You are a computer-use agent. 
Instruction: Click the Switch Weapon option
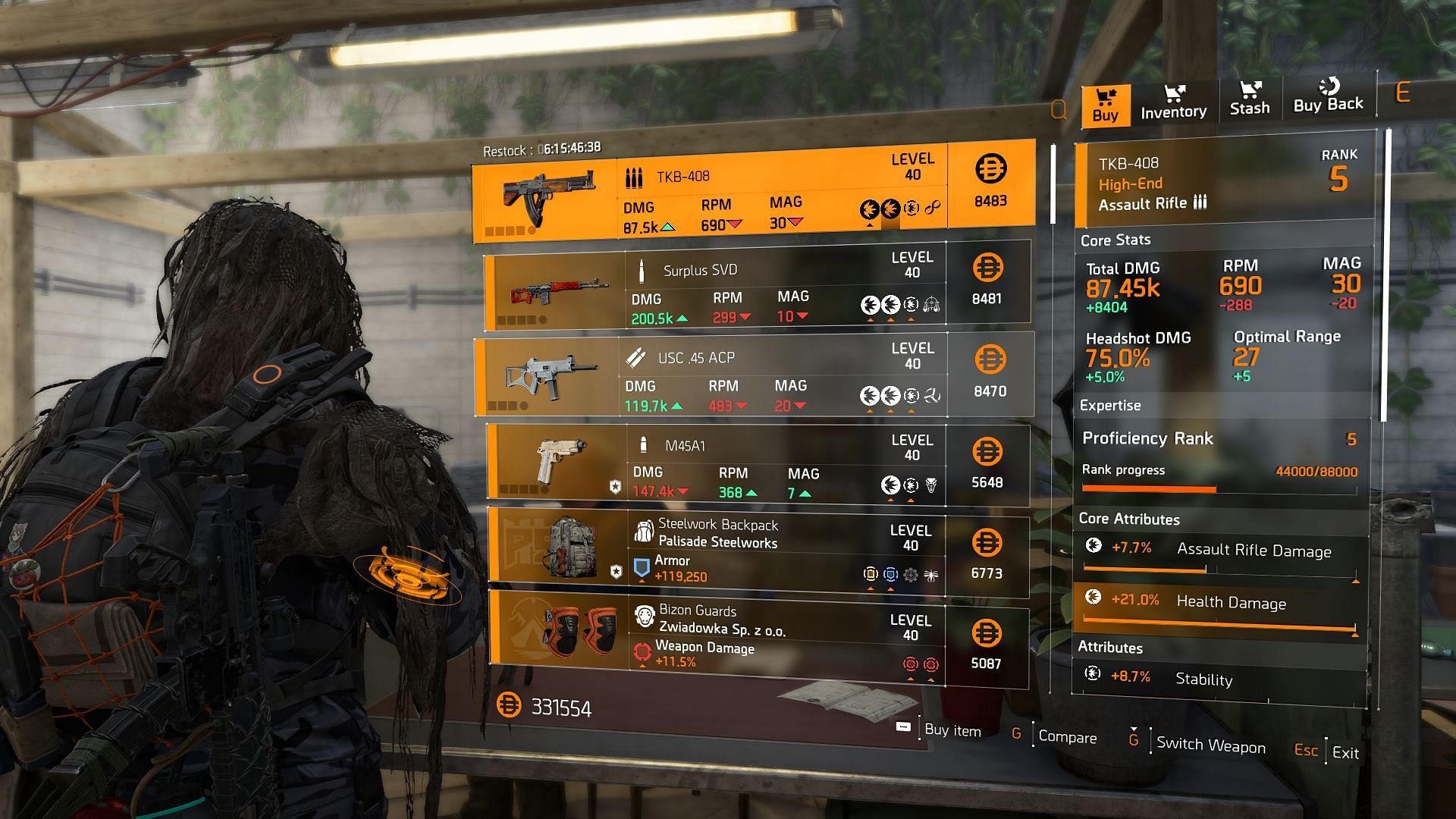pyautogui.click(x=1210, y=745)
